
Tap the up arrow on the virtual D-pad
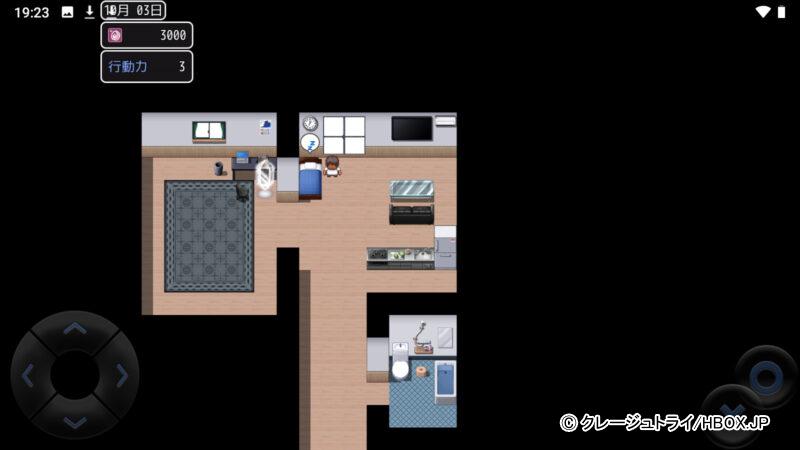point(75,328)
